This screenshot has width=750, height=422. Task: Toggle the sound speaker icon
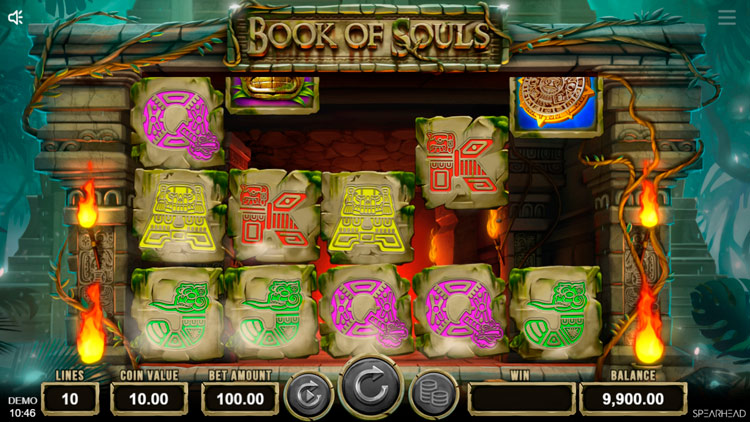tap(15, 17)
